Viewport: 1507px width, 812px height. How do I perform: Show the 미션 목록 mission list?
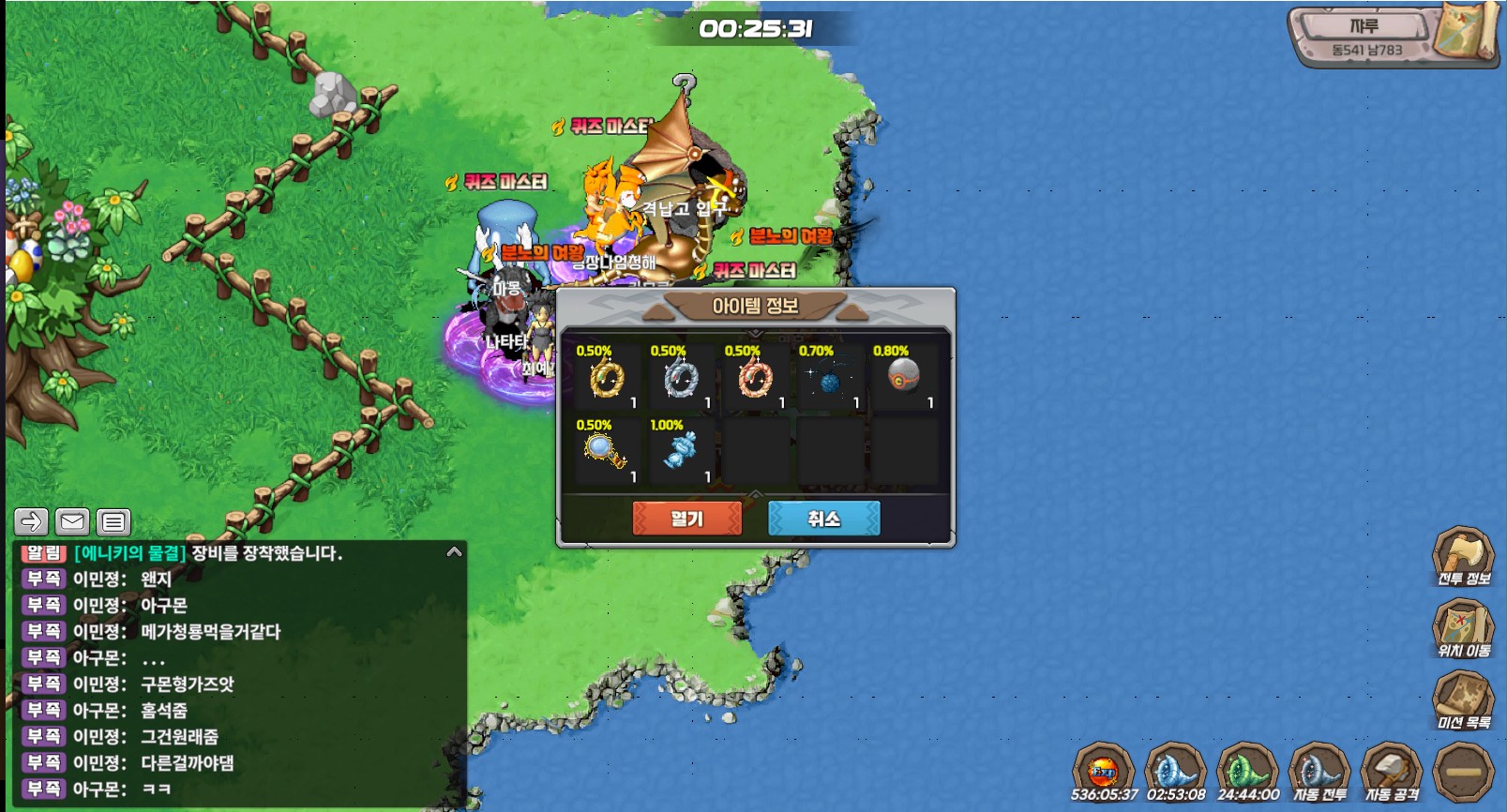point(1463,699)
